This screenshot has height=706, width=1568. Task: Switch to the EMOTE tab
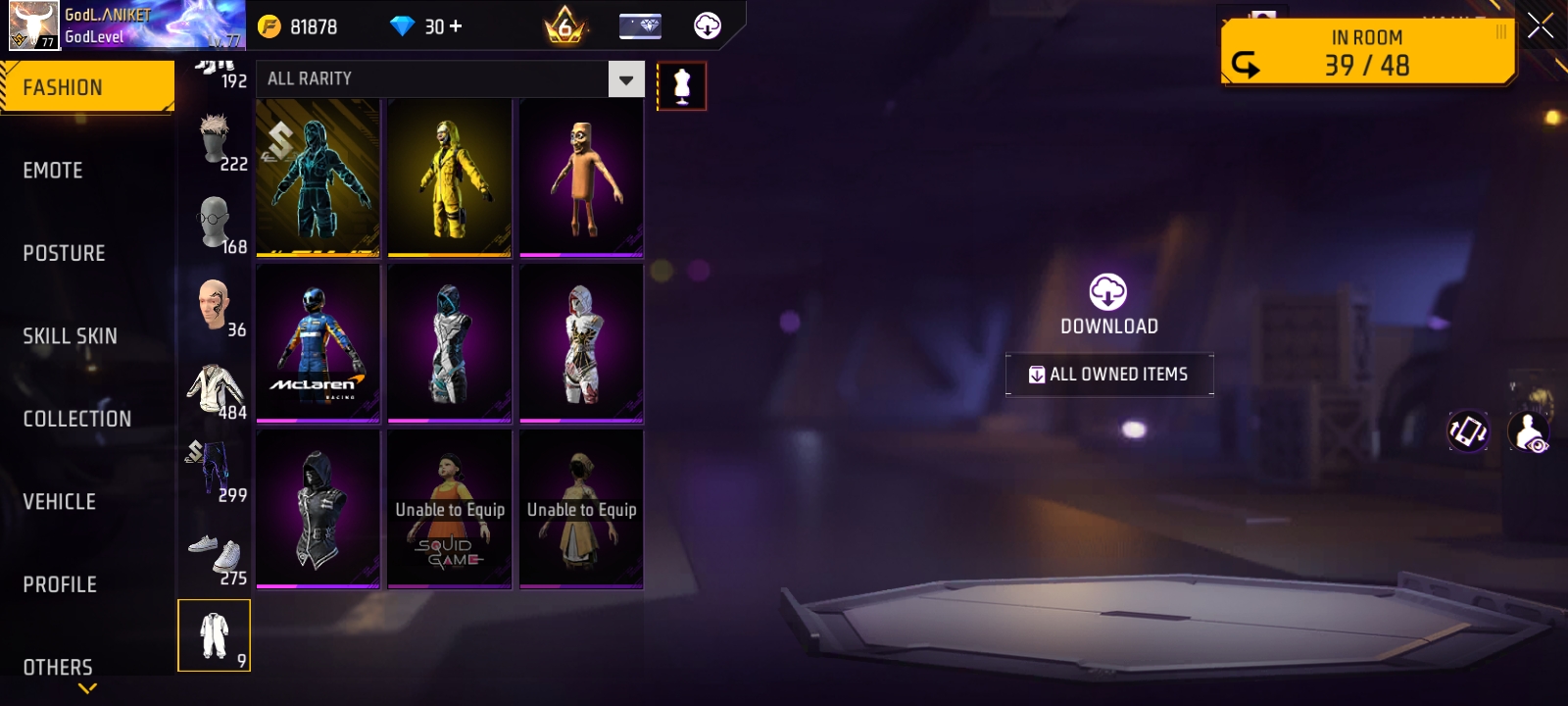53,170
